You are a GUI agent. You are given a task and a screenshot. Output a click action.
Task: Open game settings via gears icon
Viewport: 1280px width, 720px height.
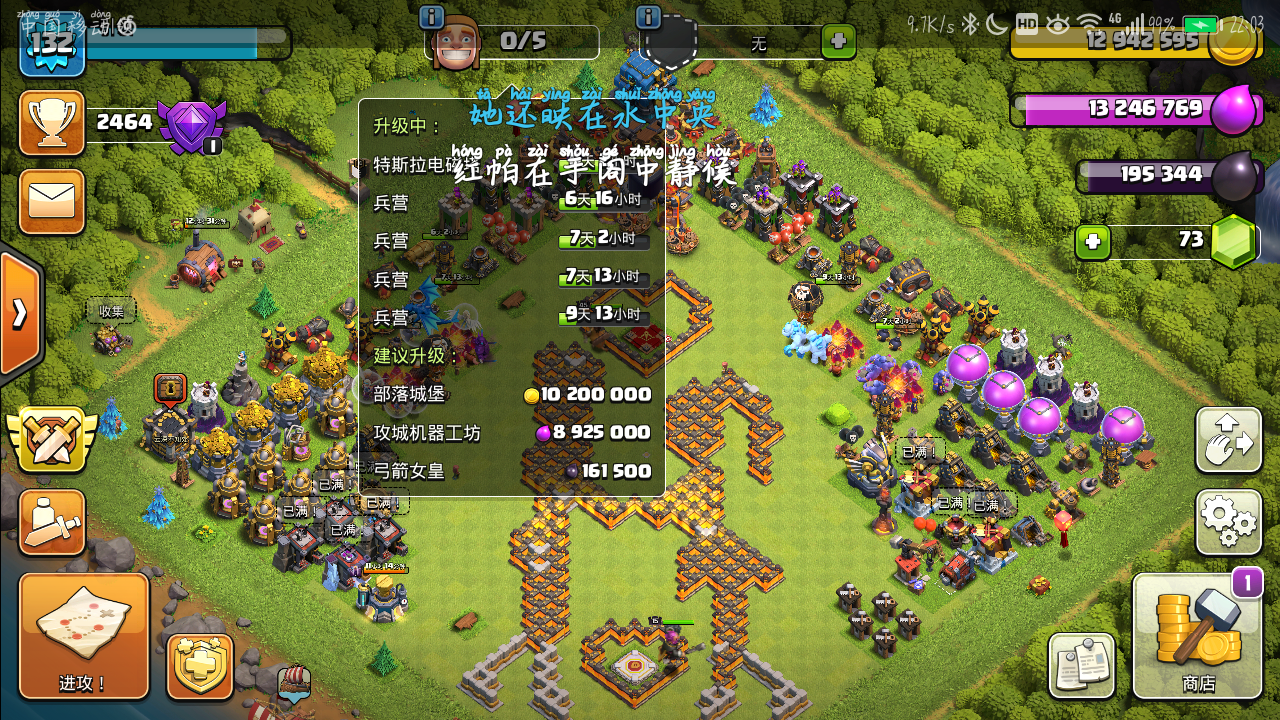[x=1229, y=521]
